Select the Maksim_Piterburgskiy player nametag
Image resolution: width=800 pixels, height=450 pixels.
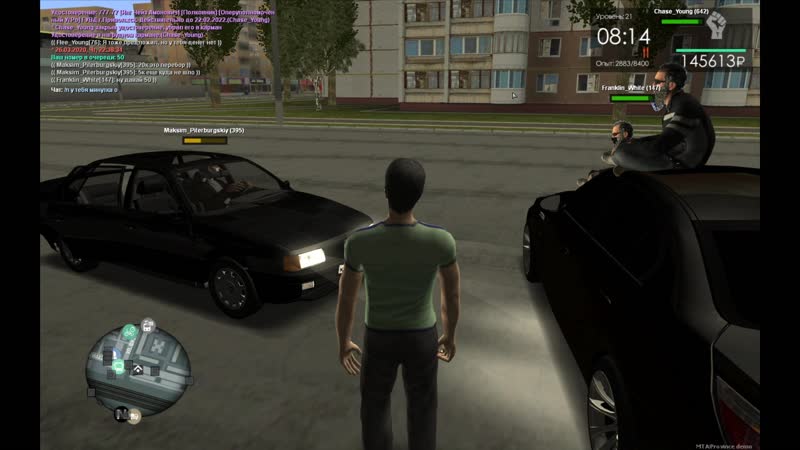coord(204,131)
